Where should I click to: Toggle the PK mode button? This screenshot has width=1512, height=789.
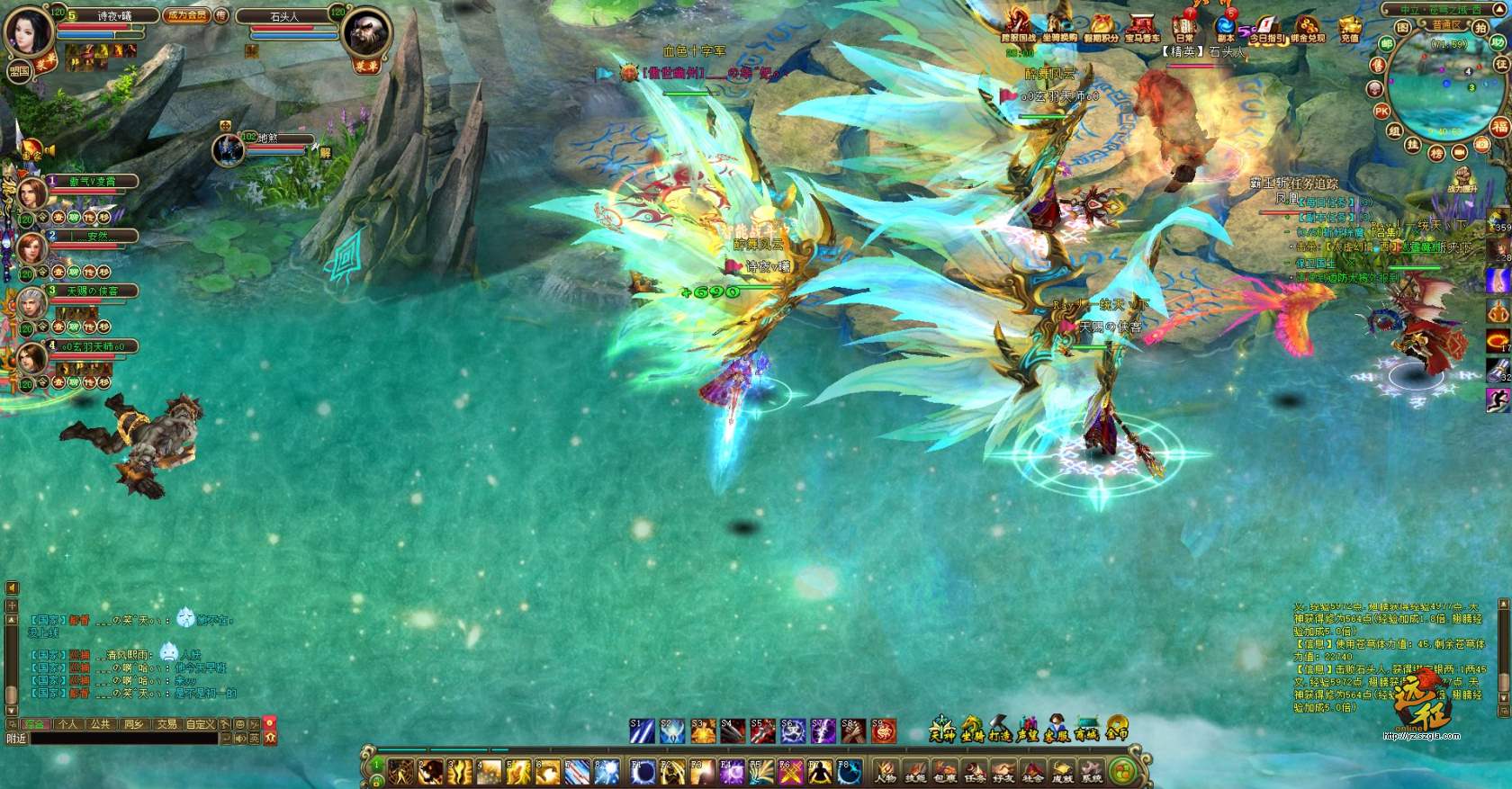tap(1381, 111)
